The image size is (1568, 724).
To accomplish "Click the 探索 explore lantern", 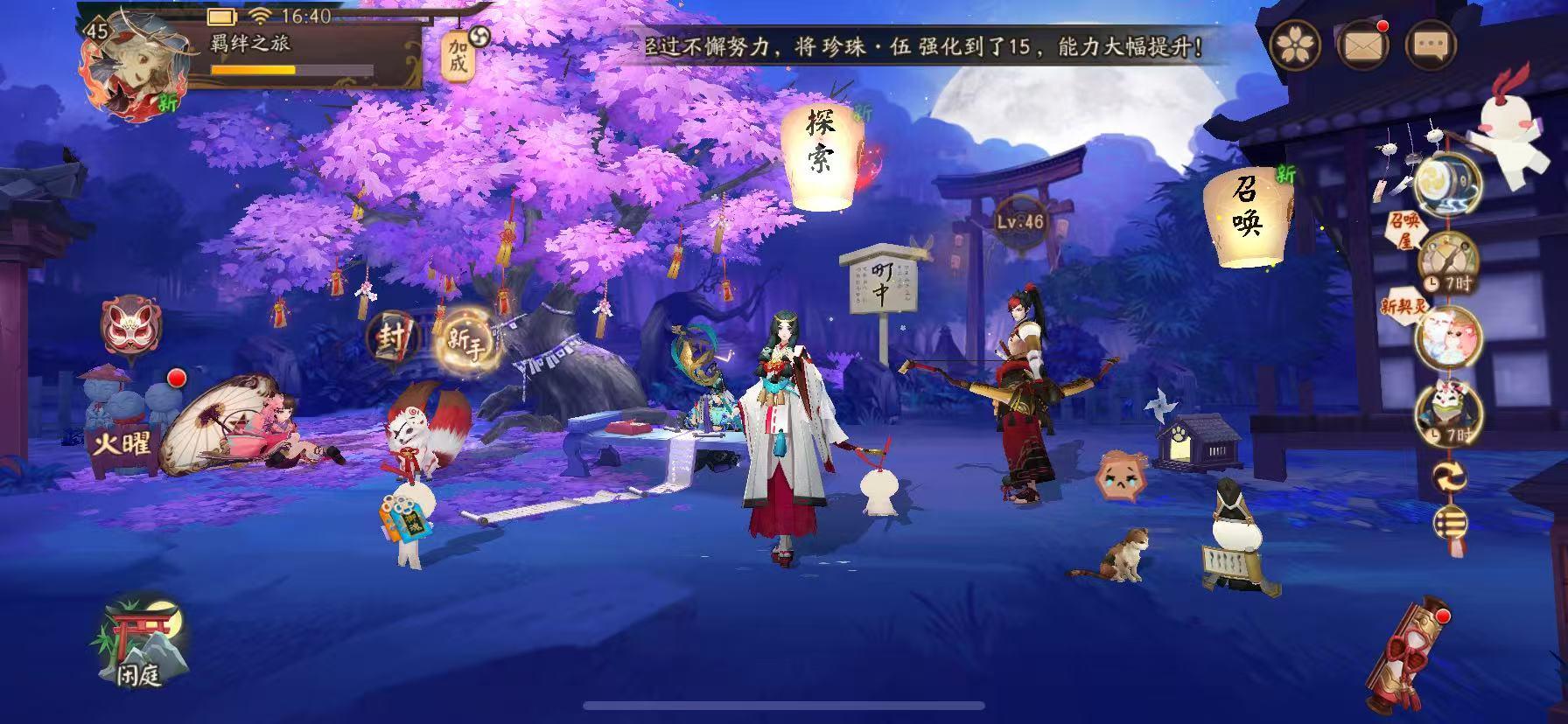I will coord(822,149).
